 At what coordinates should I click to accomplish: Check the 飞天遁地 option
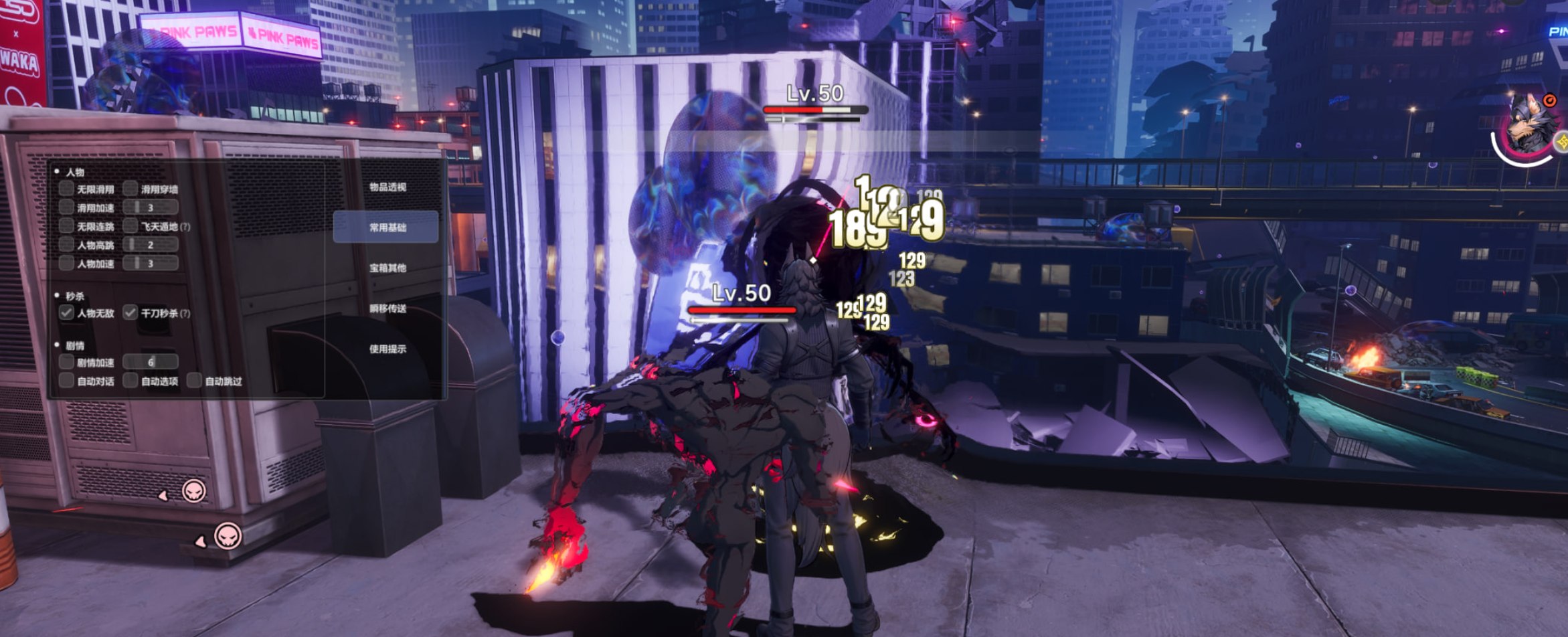click(130, 226)
